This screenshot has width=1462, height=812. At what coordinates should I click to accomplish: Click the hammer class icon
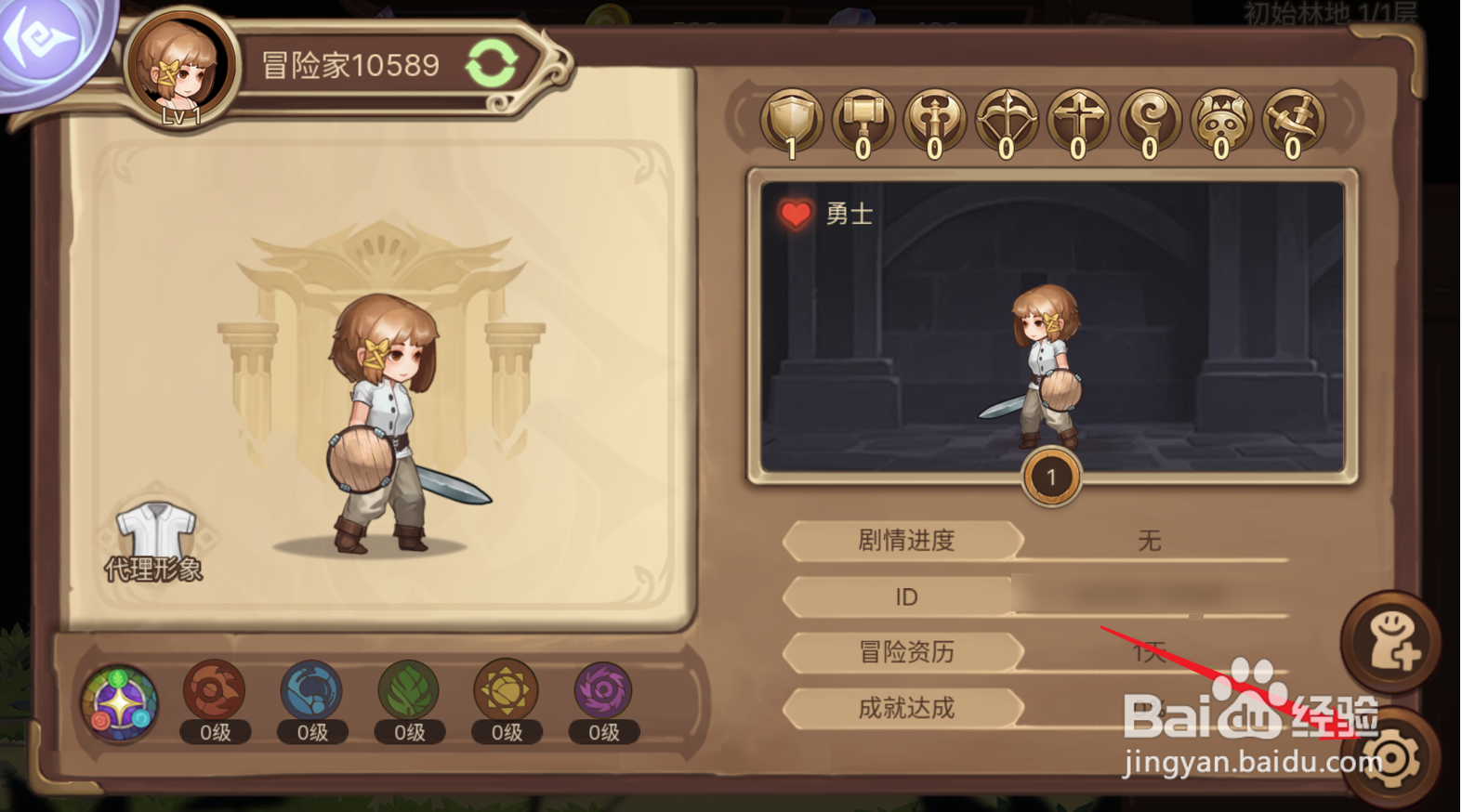863,119
